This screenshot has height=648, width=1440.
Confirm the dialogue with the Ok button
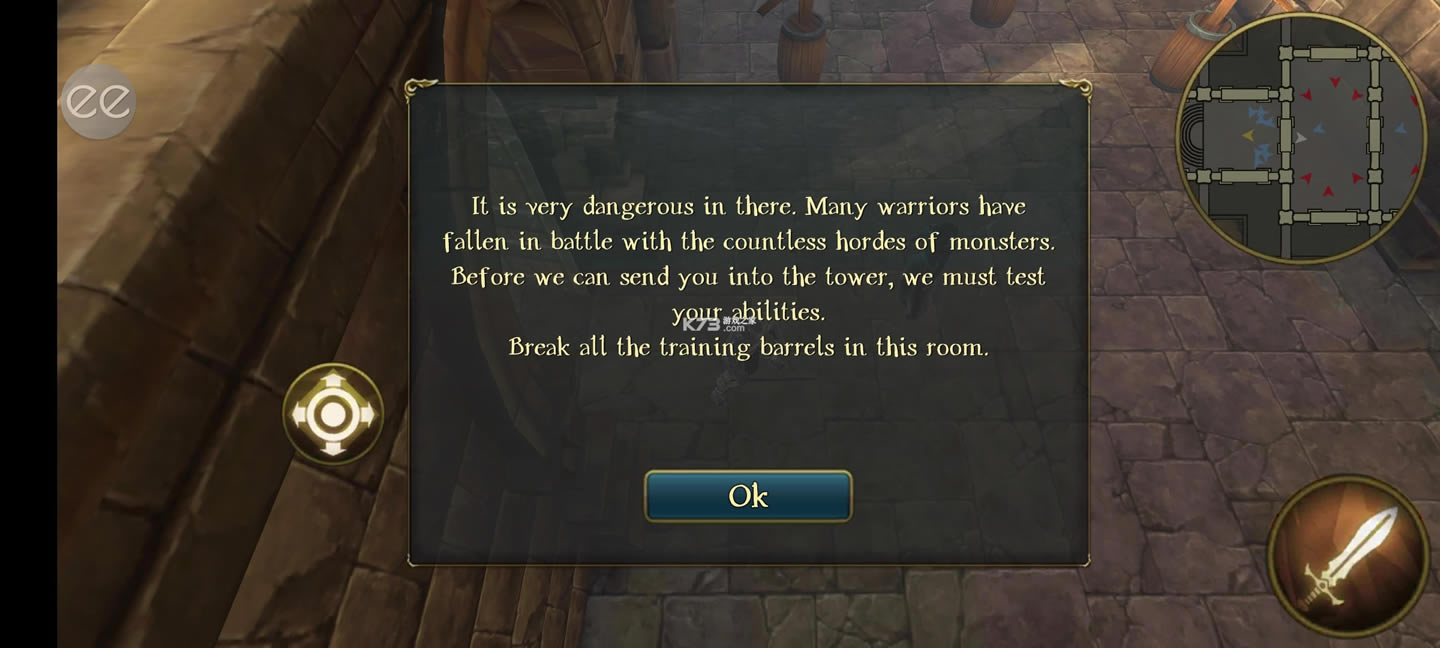pos(748,496)
